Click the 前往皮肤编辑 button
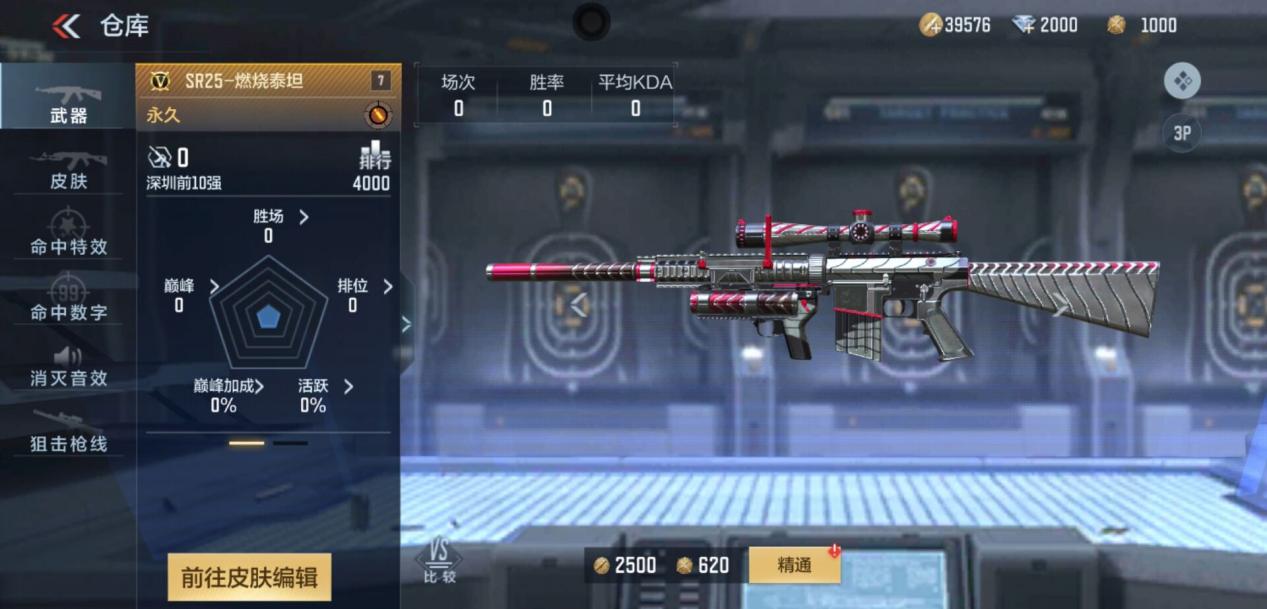Viewport: 1267px width, 609px height. (249, 577)
